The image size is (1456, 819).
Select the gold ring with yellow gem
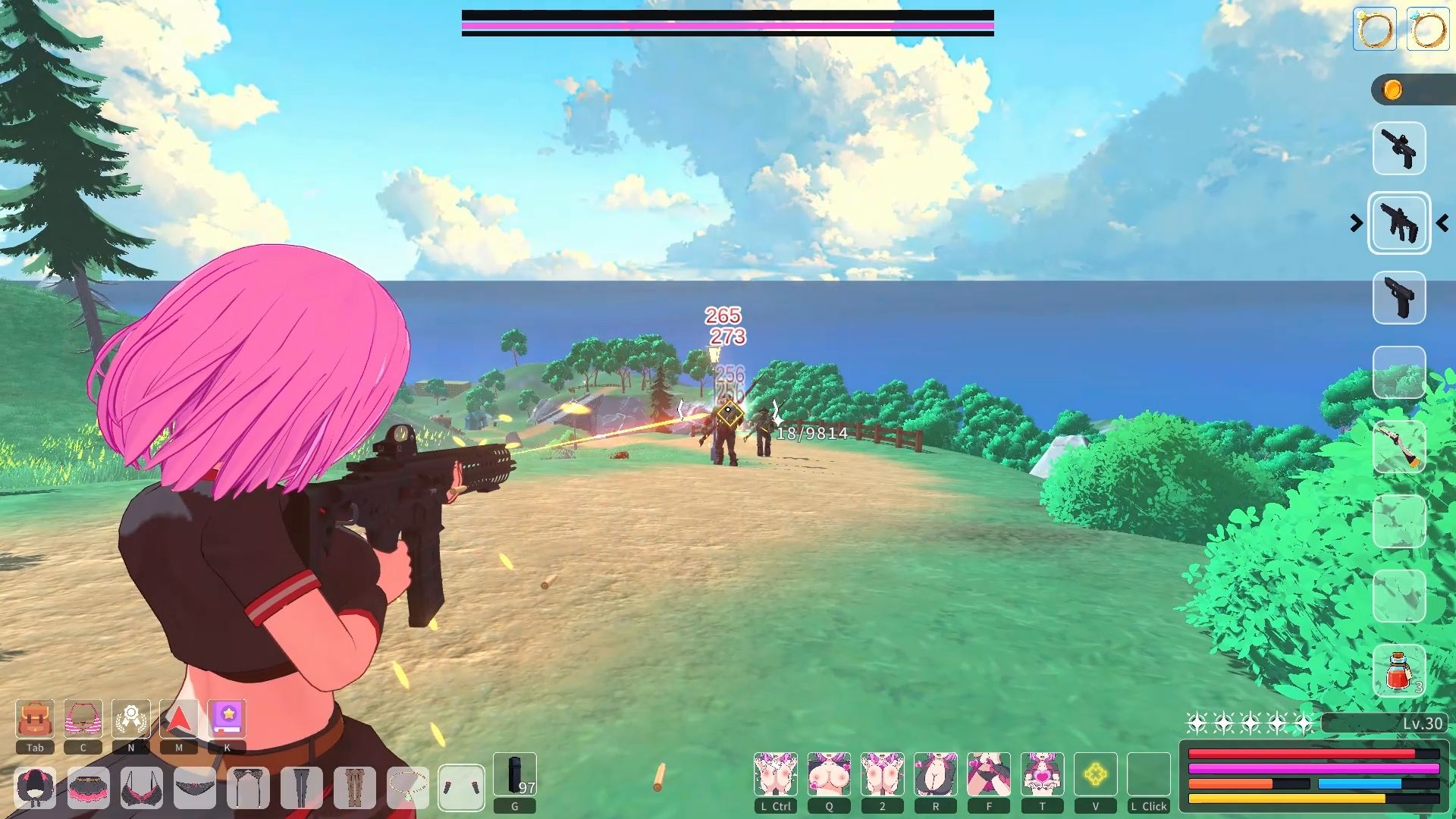coord(1374,30)
